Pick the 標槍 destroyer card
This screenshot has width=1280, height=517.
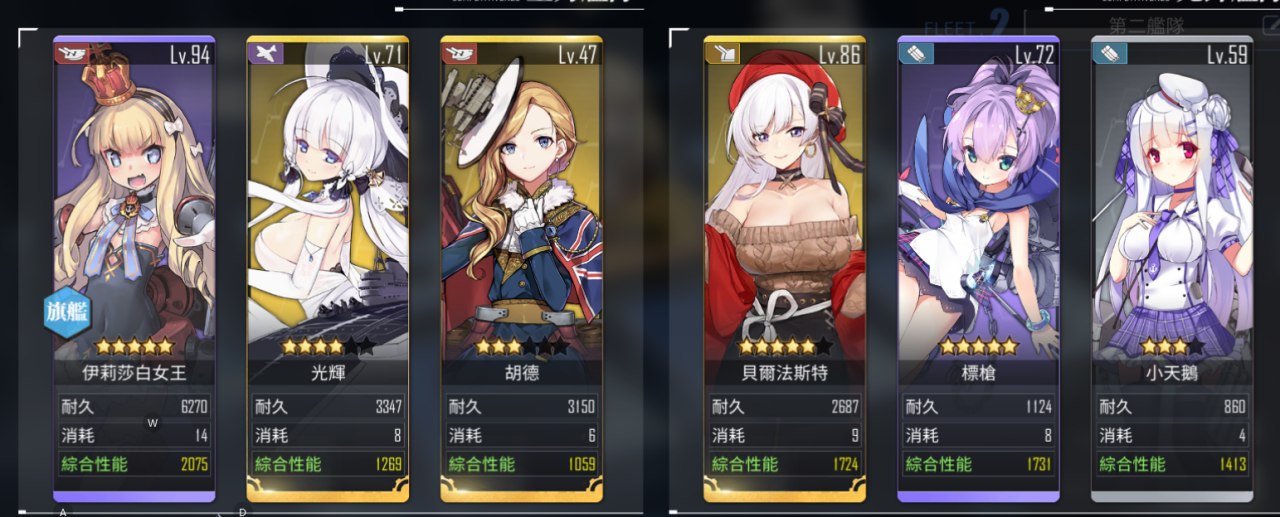(x=979, y=230)
